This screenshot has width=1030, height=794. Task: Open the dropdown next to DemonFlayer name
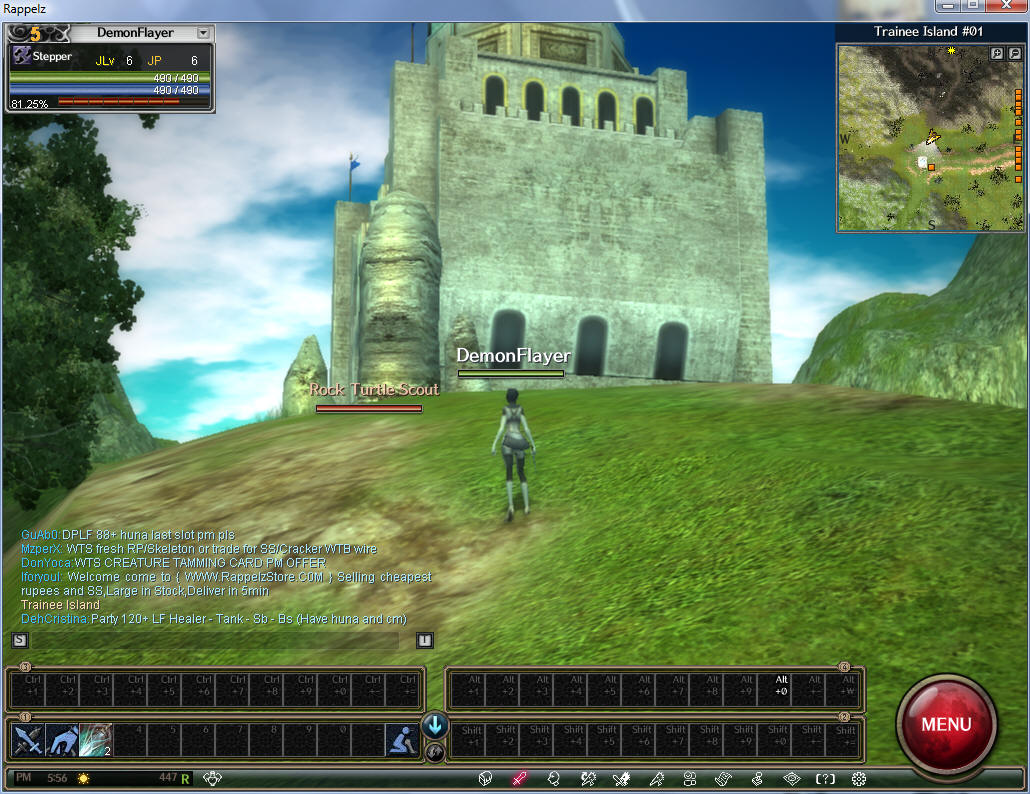(203, 33)
